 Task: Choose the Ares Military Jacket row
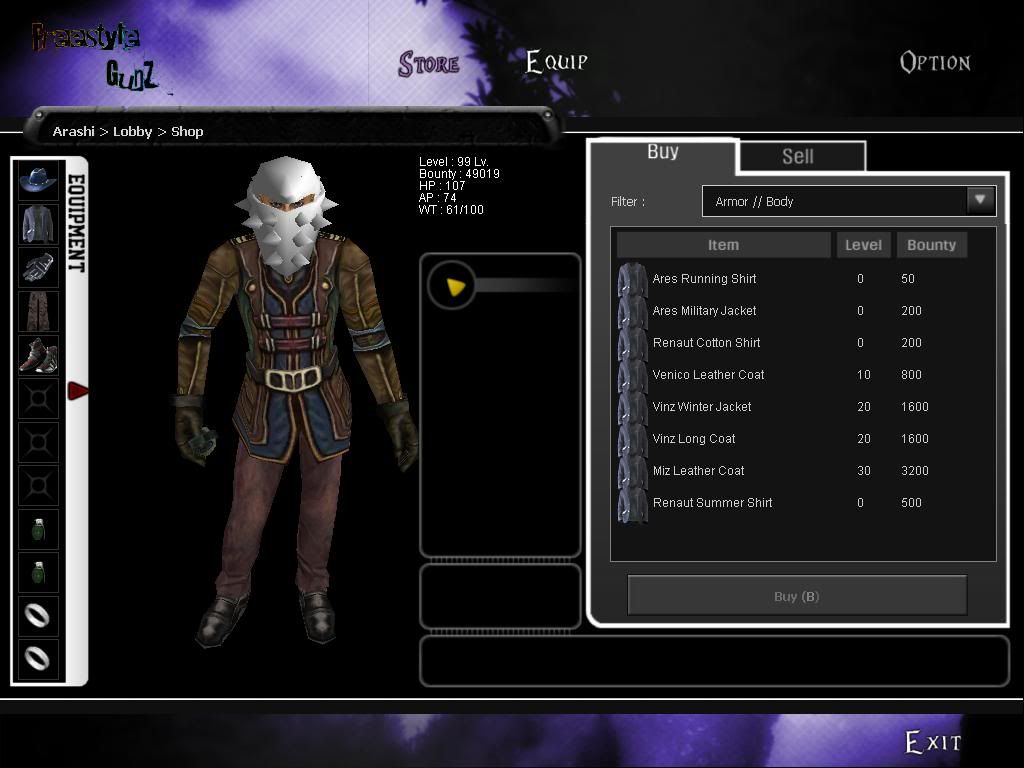704,311
